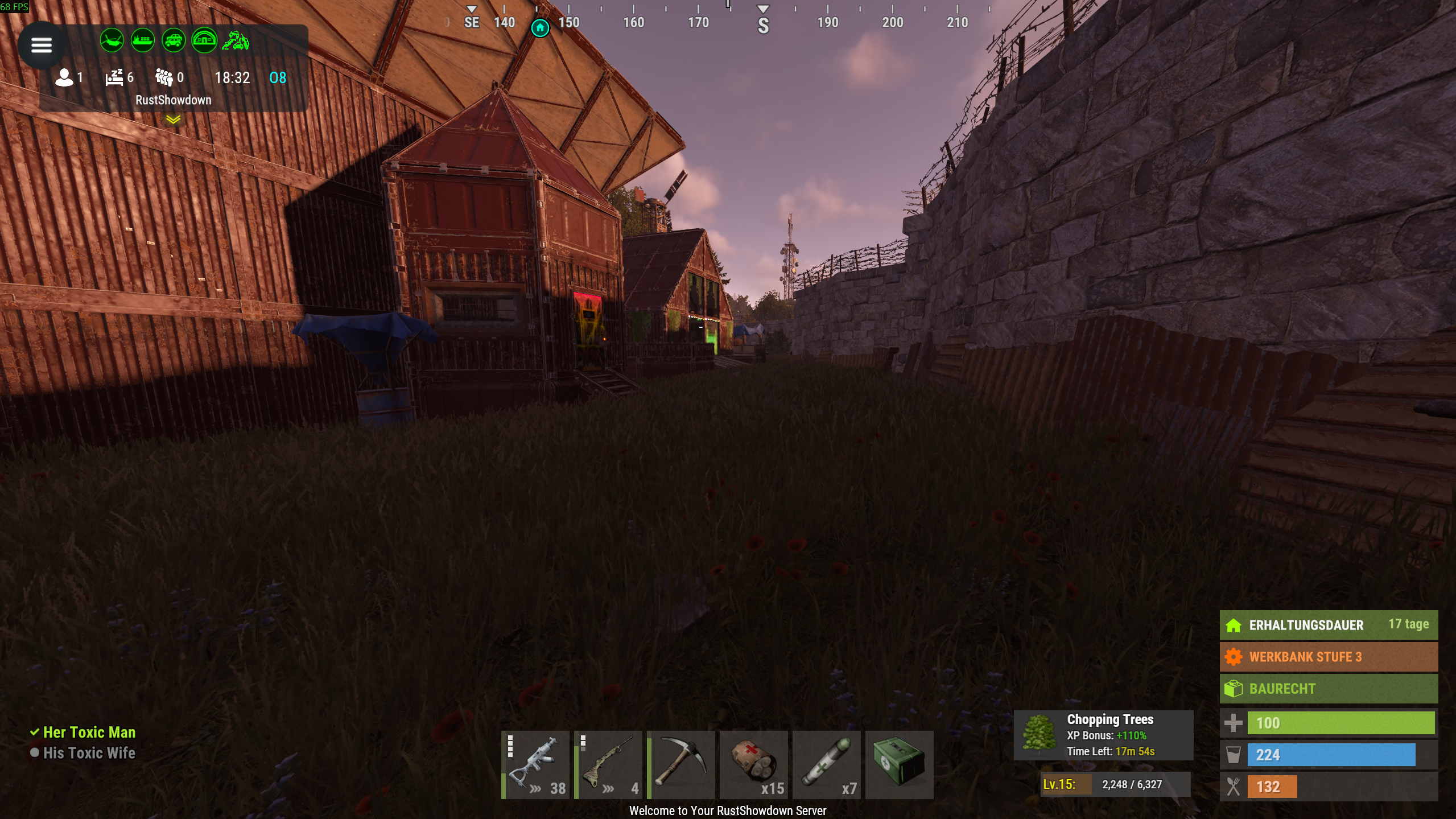Select the assault rifle hotbar slot

[x=535, y=764]
